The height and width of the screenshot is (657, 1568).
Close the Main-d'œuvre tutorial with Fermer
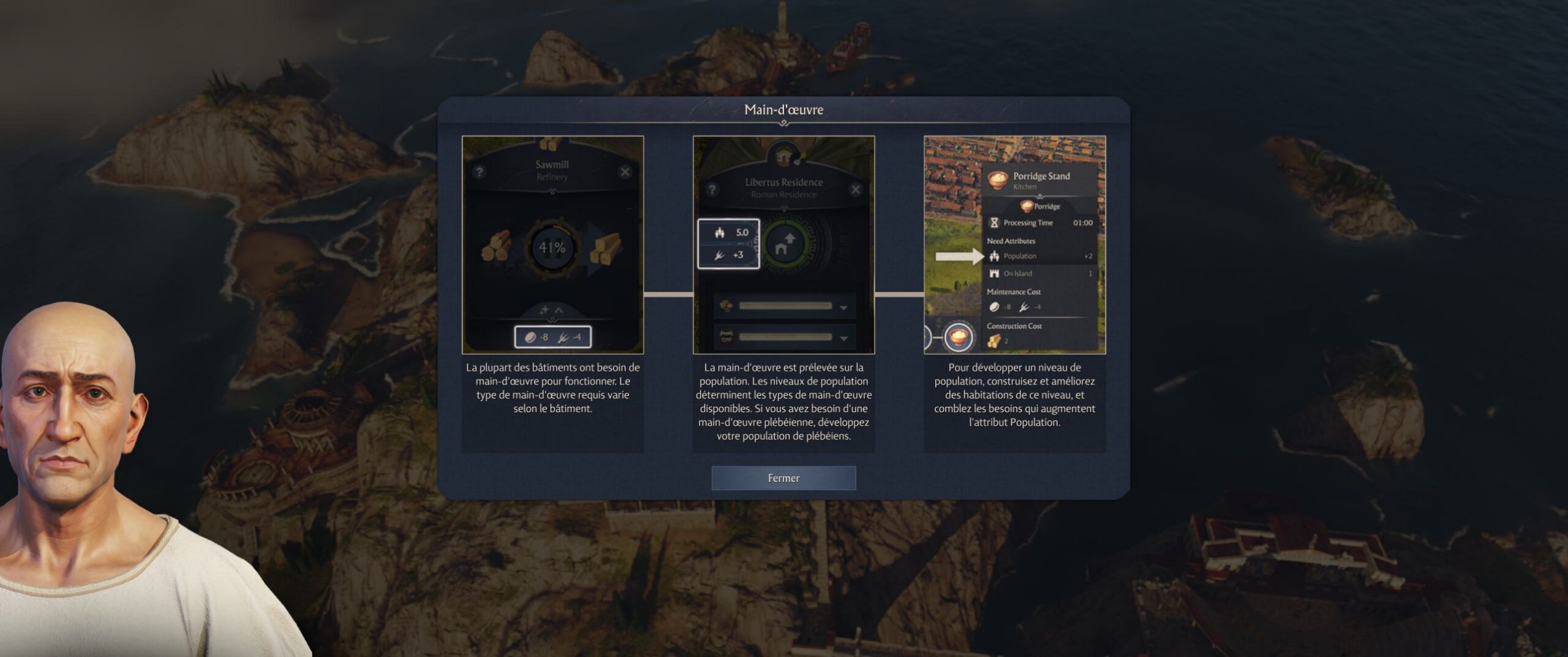(783, 478)
